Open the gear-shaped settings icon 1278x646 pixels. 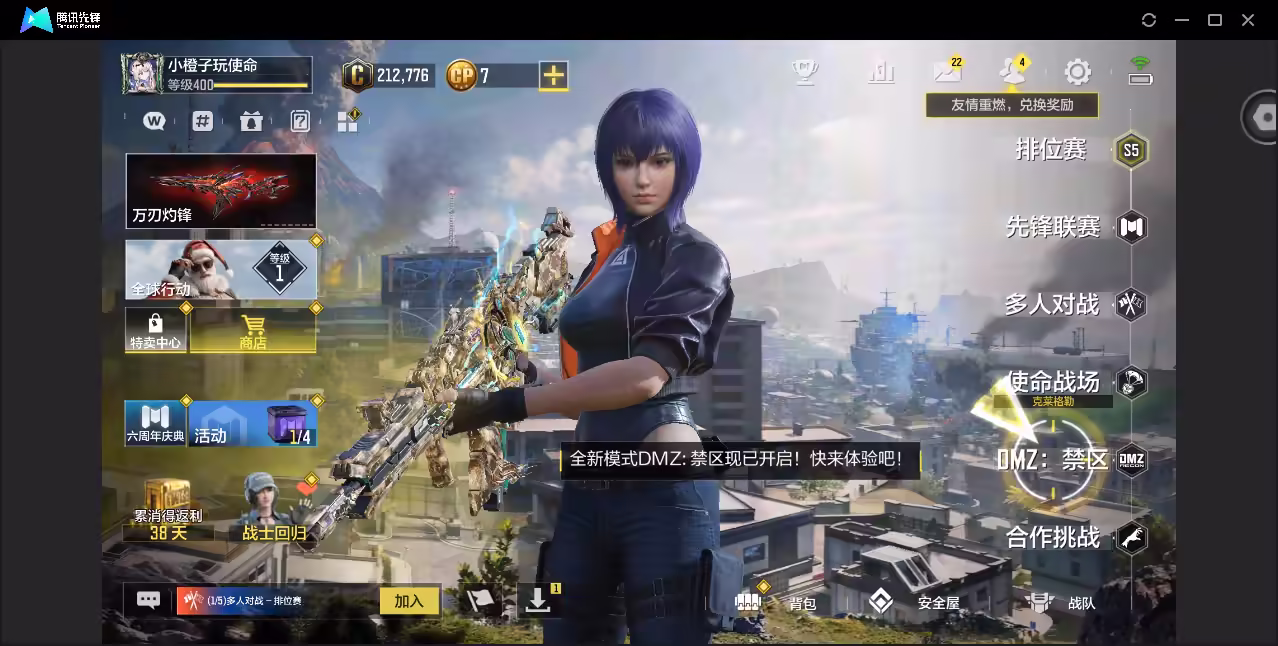(1077, 71)
